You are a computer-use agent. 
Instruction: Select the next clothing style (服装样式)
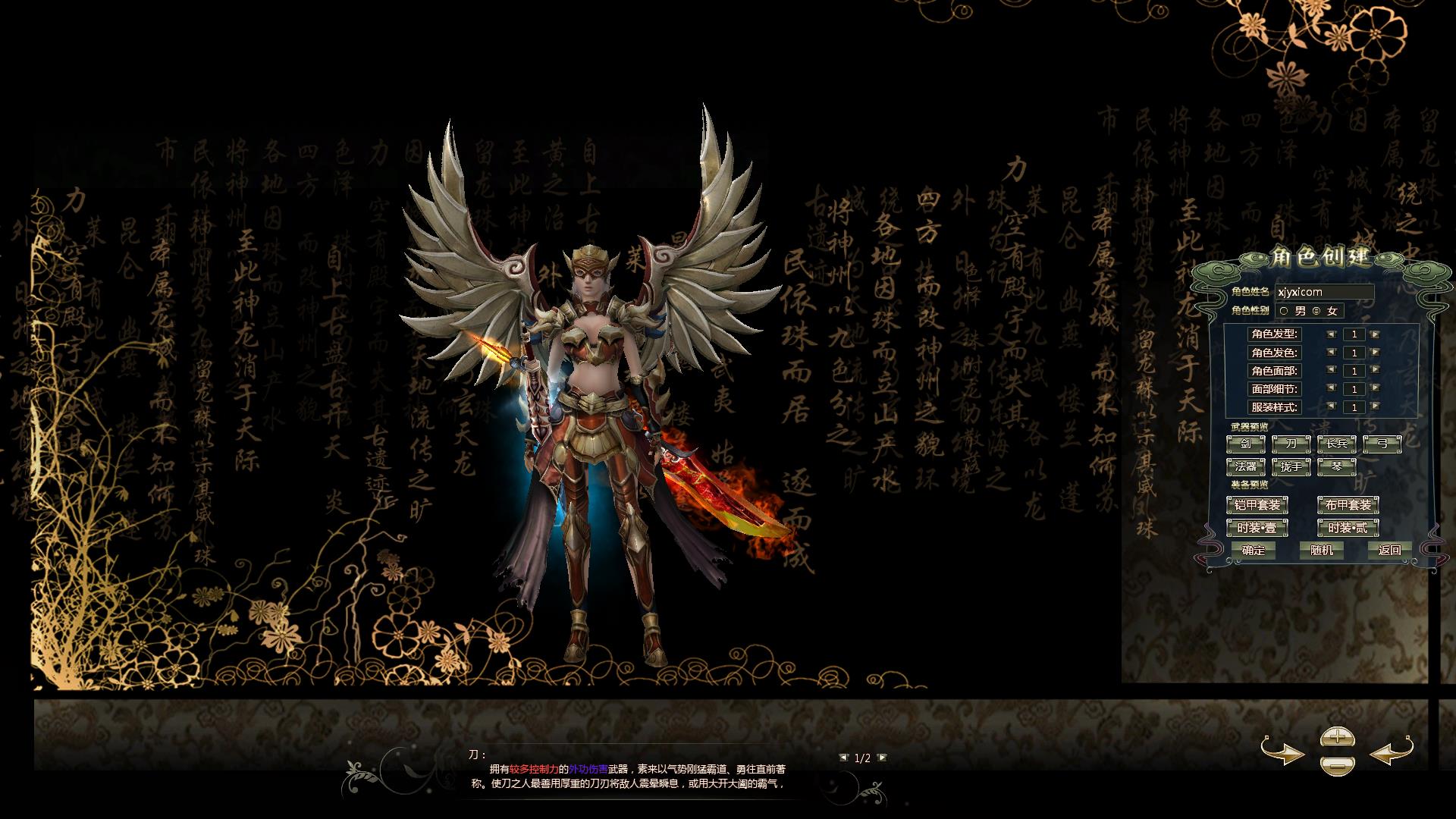(x=1375, y=407)
